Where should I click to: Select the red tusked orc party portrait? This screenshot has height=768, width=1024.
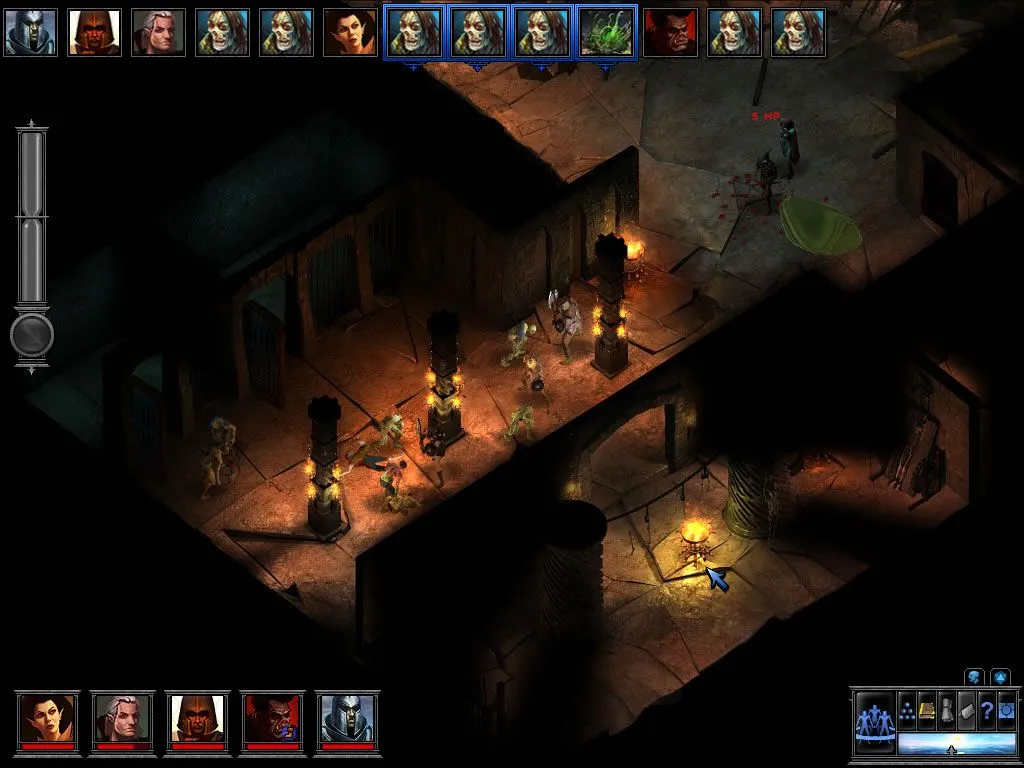pos(272,718)
